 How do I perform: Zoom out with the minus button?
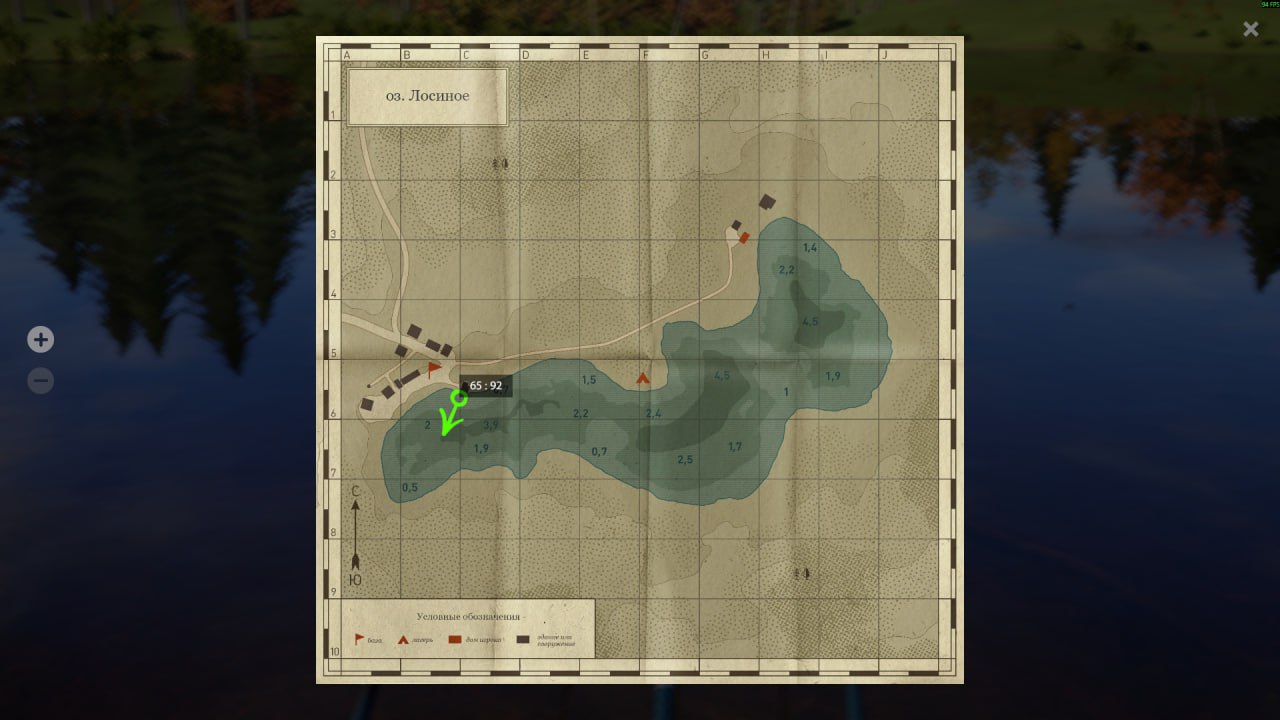40,381
